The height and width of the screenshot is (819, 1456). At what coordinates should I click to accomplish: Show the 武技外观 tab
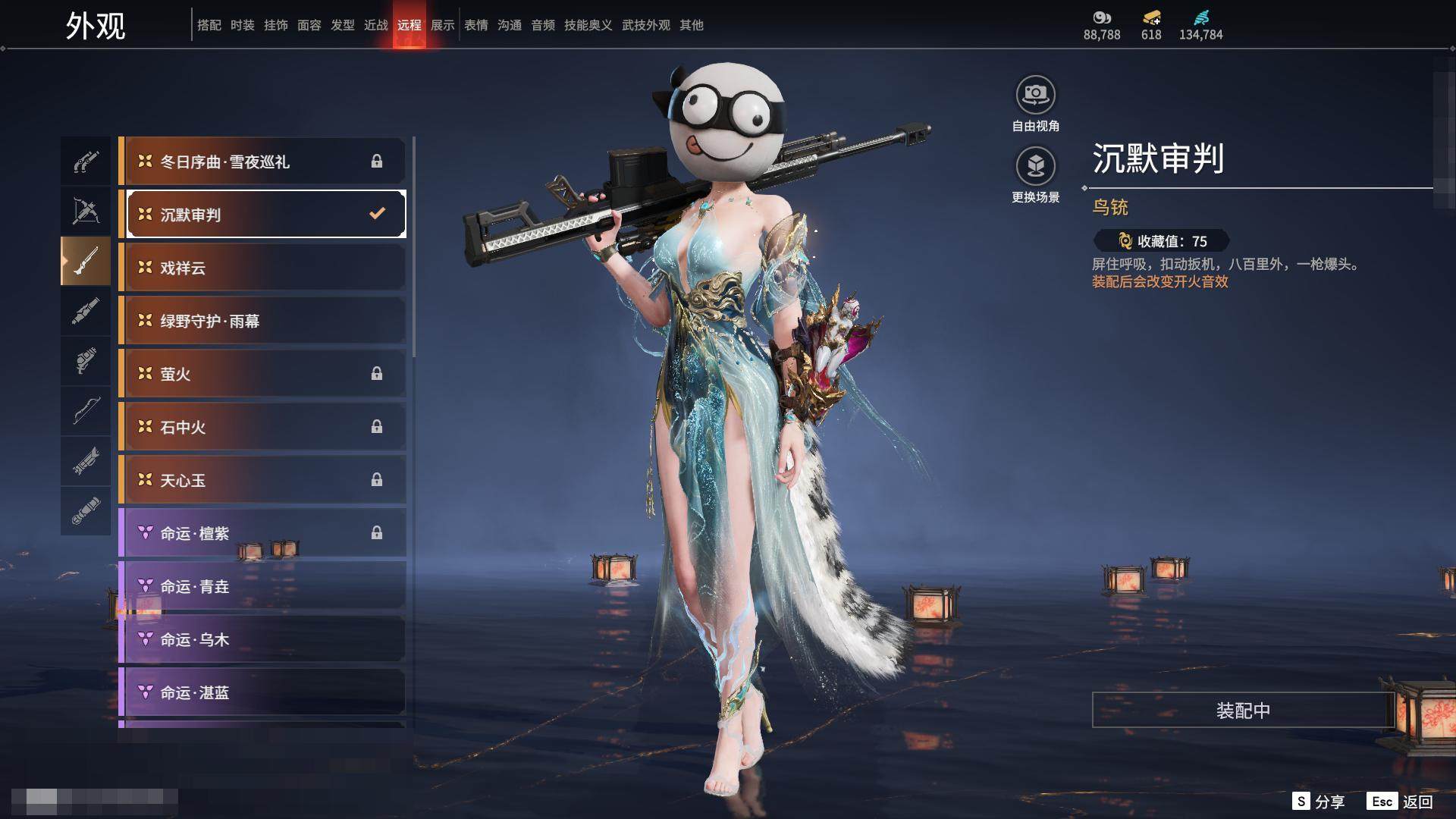pyautogui.click(x=645, y=25)
